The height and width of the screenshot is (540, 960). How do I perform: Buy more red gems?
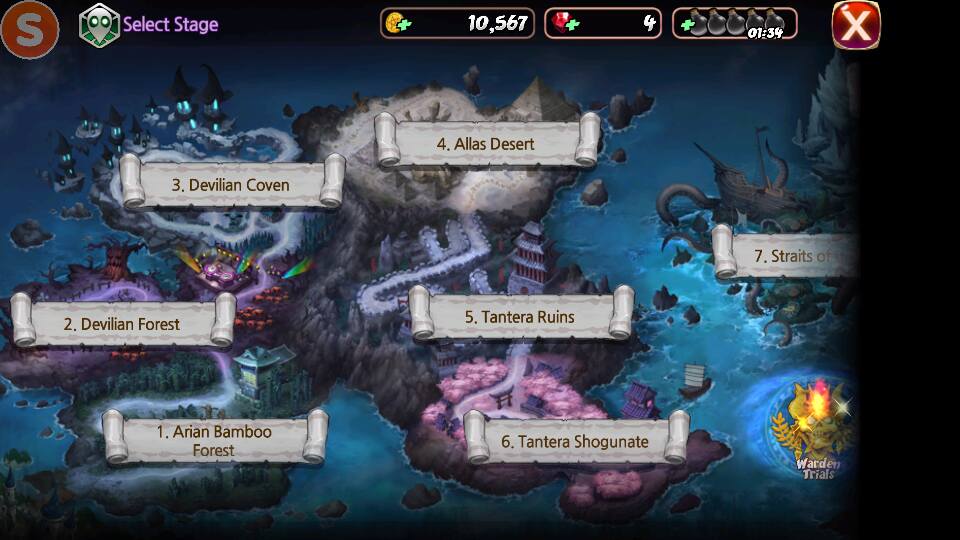562,23
